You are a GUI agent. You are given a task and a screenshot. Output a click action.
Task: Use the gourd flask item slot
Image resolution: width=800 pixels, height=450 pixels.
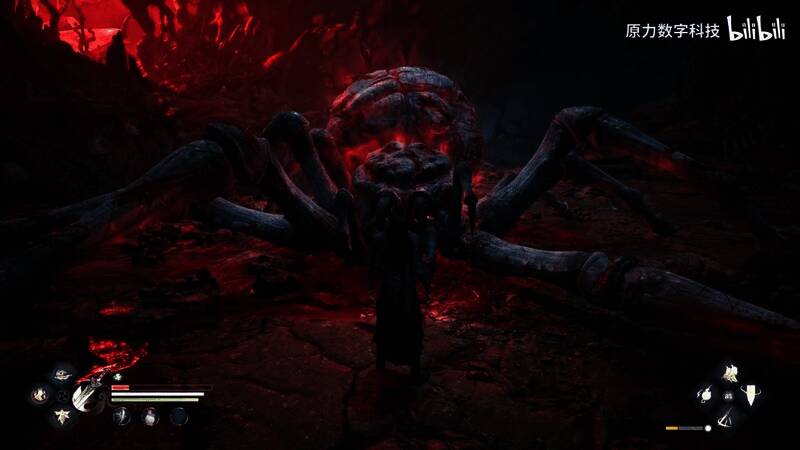(149, 415)
